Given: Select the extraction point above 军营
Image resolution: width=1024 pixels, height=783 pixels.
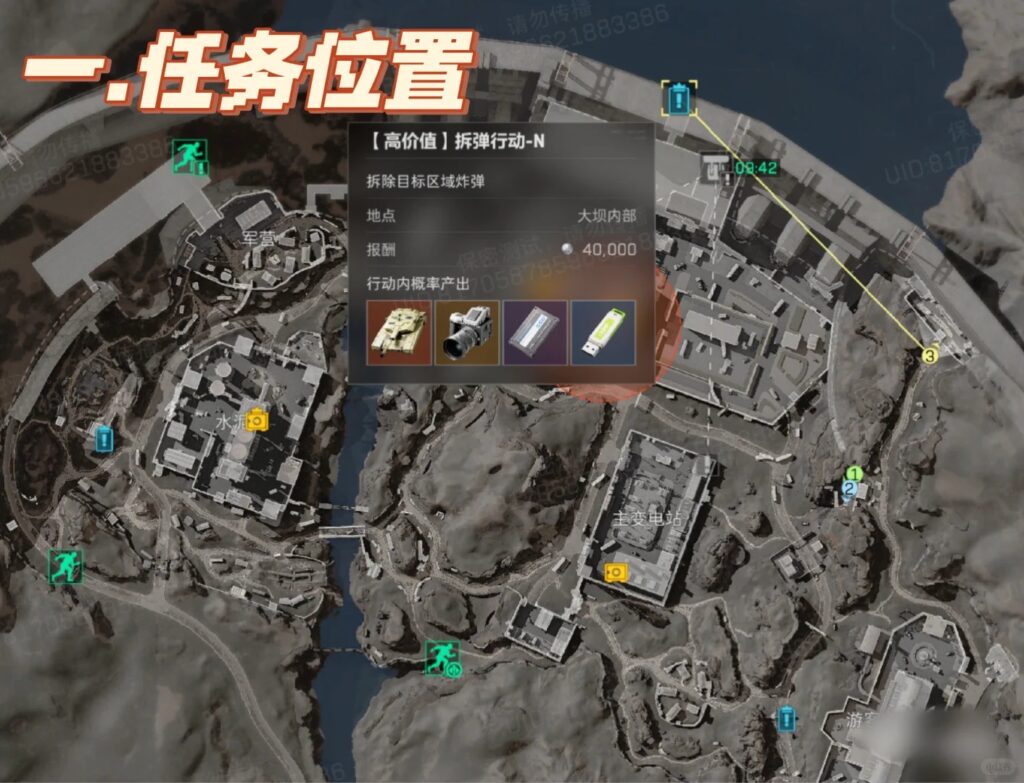Looking at the screenshot, I should click(188, 155).
